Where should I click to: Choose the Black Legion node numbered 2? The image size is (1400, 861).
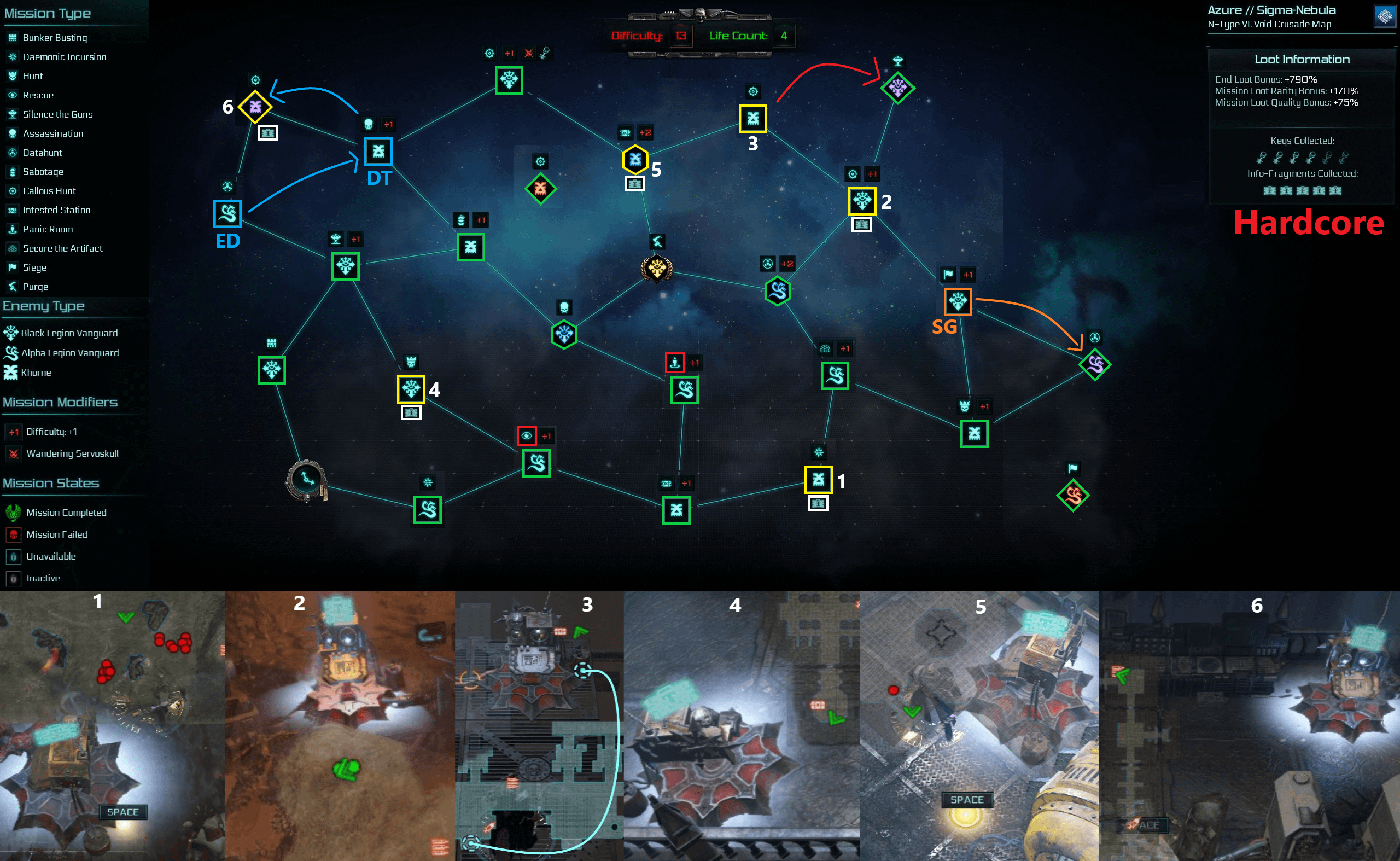coord(862,201)
